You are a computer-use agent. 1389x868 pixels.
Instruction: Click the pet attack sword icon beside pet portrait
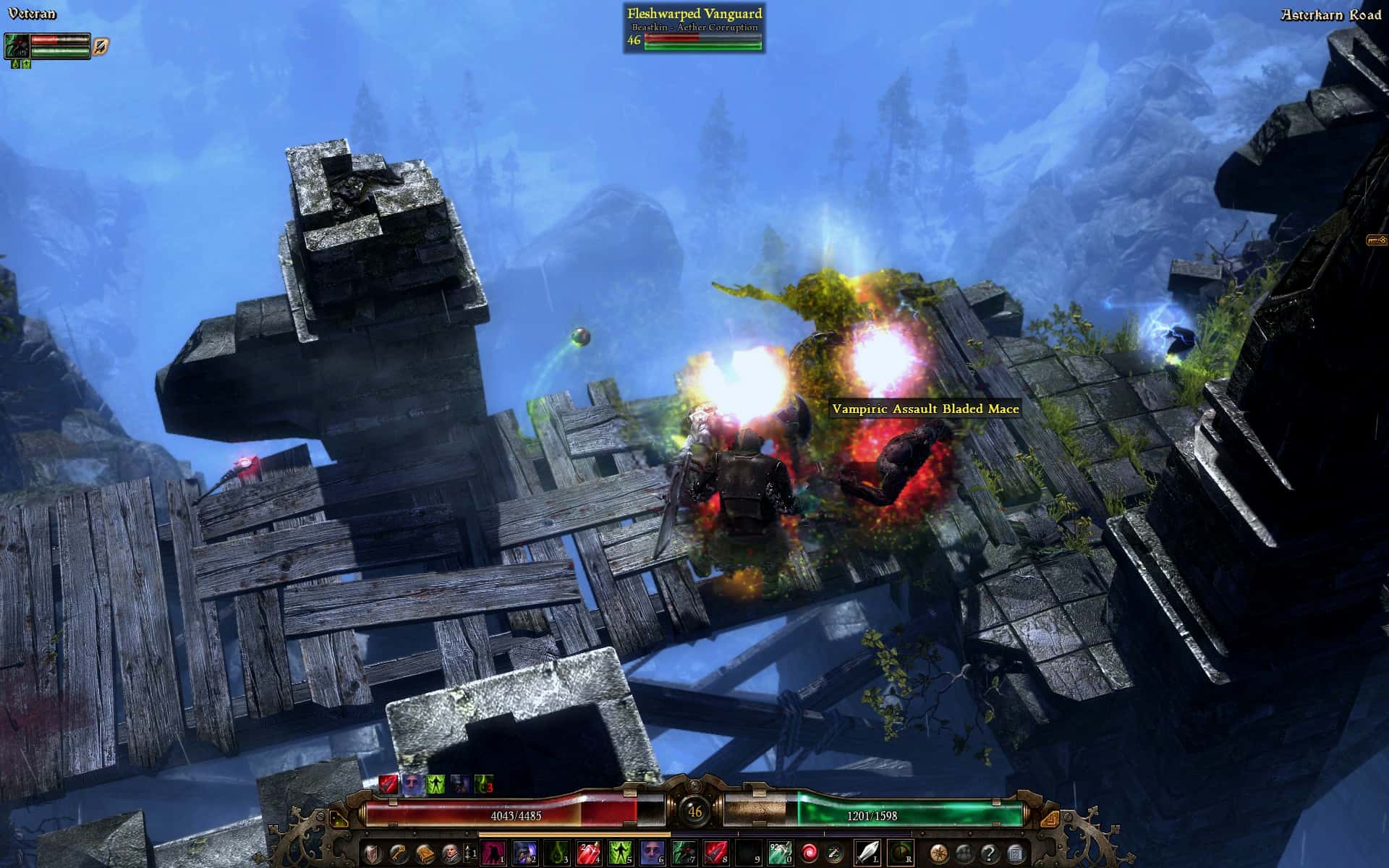click(101, 47)
